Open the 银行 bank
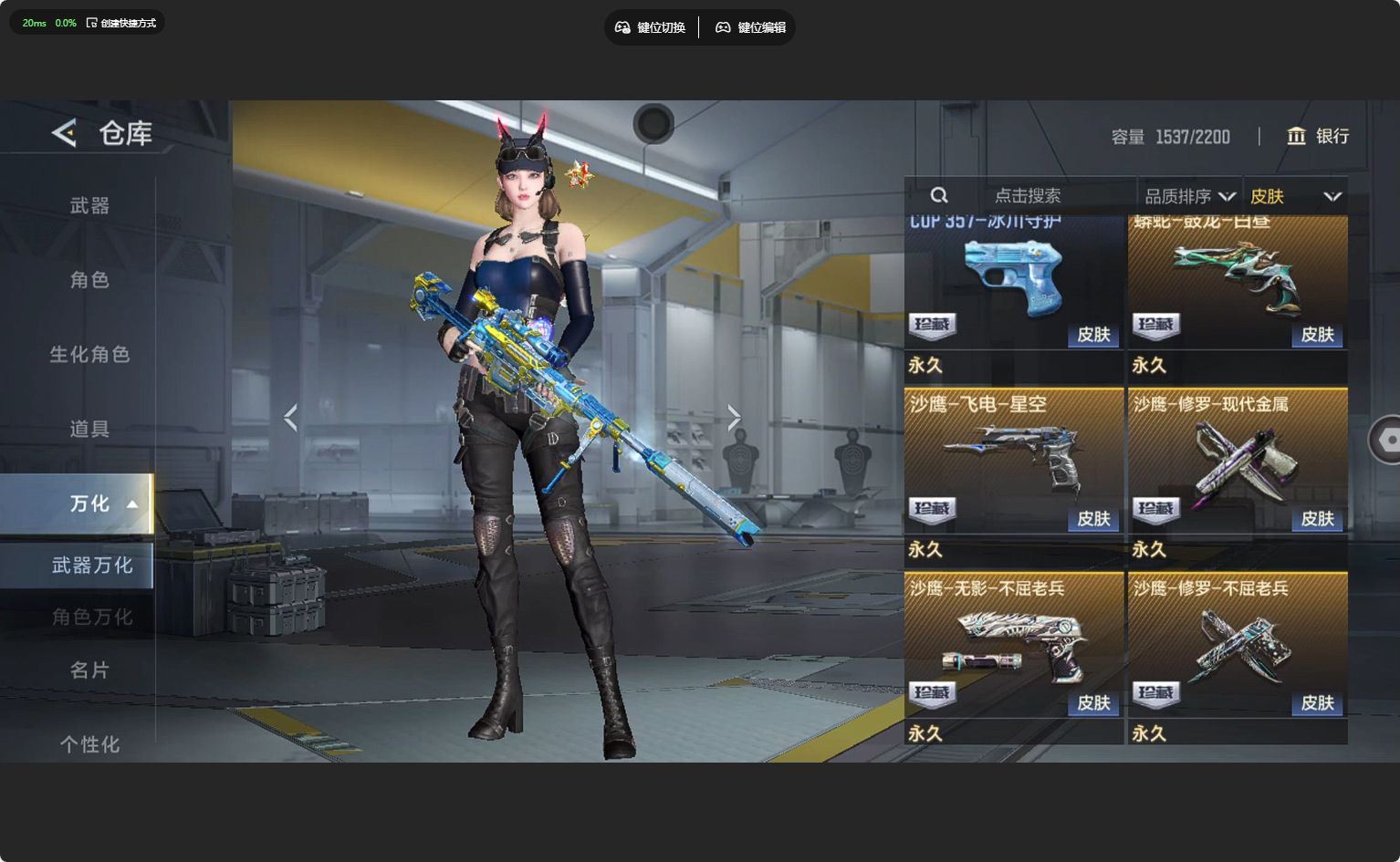This screenshot has width=1400, height=862. click(1318, 136)
